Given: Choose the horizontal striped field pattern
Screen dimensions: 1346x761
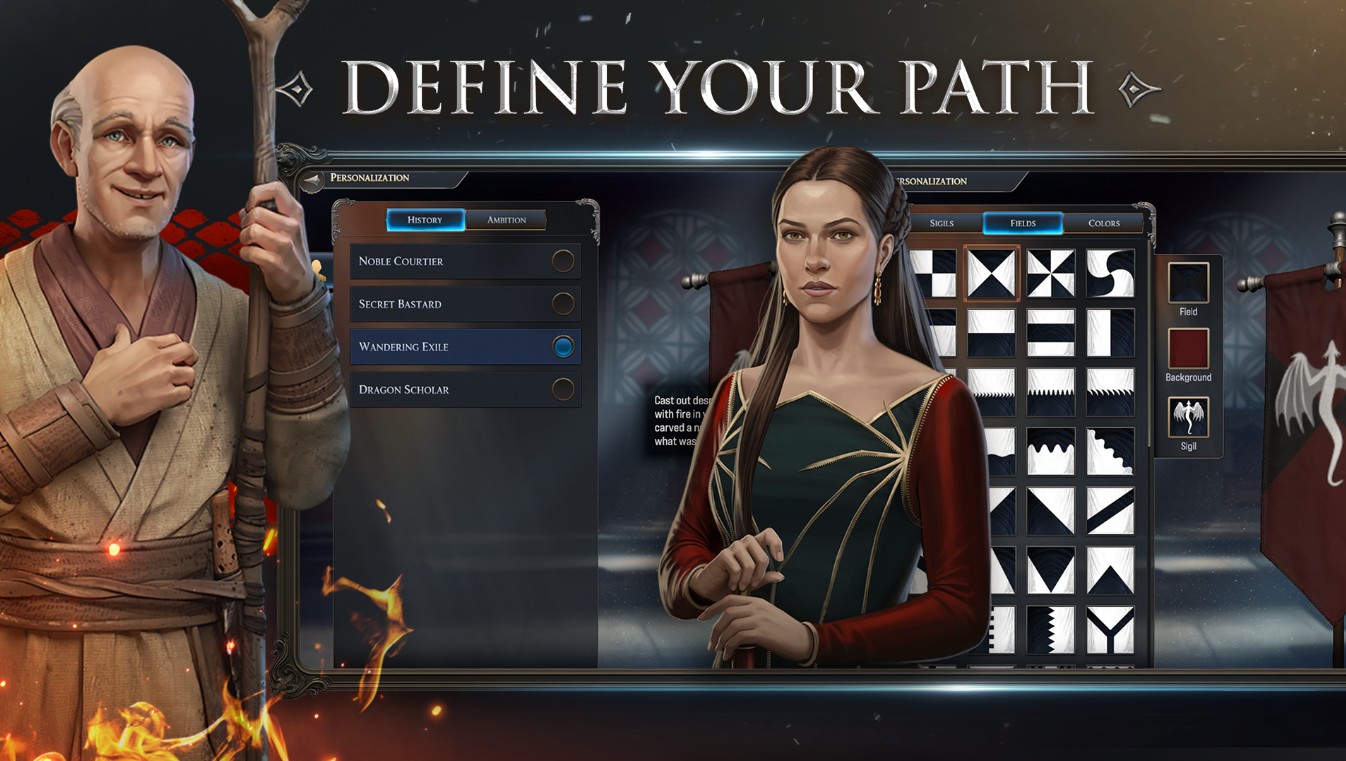Looking at the screenshot, I should click(x=1053, y=332).
